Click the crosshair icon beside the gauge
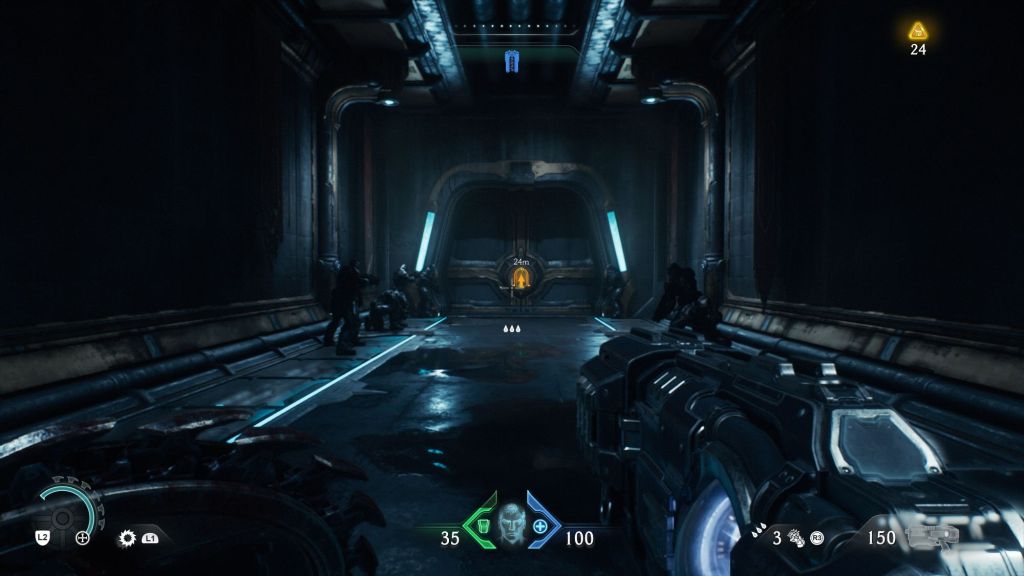 click(x=83, y=538)
